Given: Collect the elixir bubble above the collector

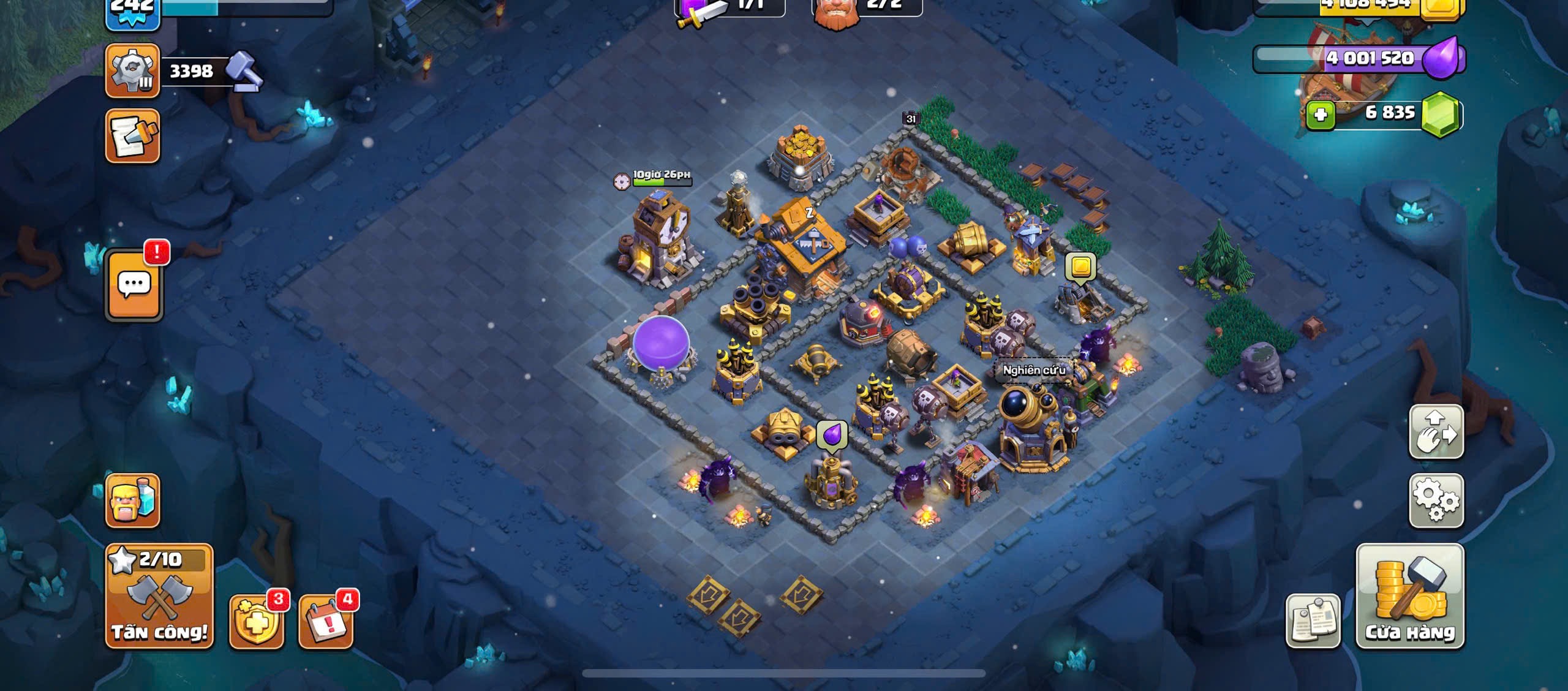Looking at the screenshot, I should coord(831,436).
